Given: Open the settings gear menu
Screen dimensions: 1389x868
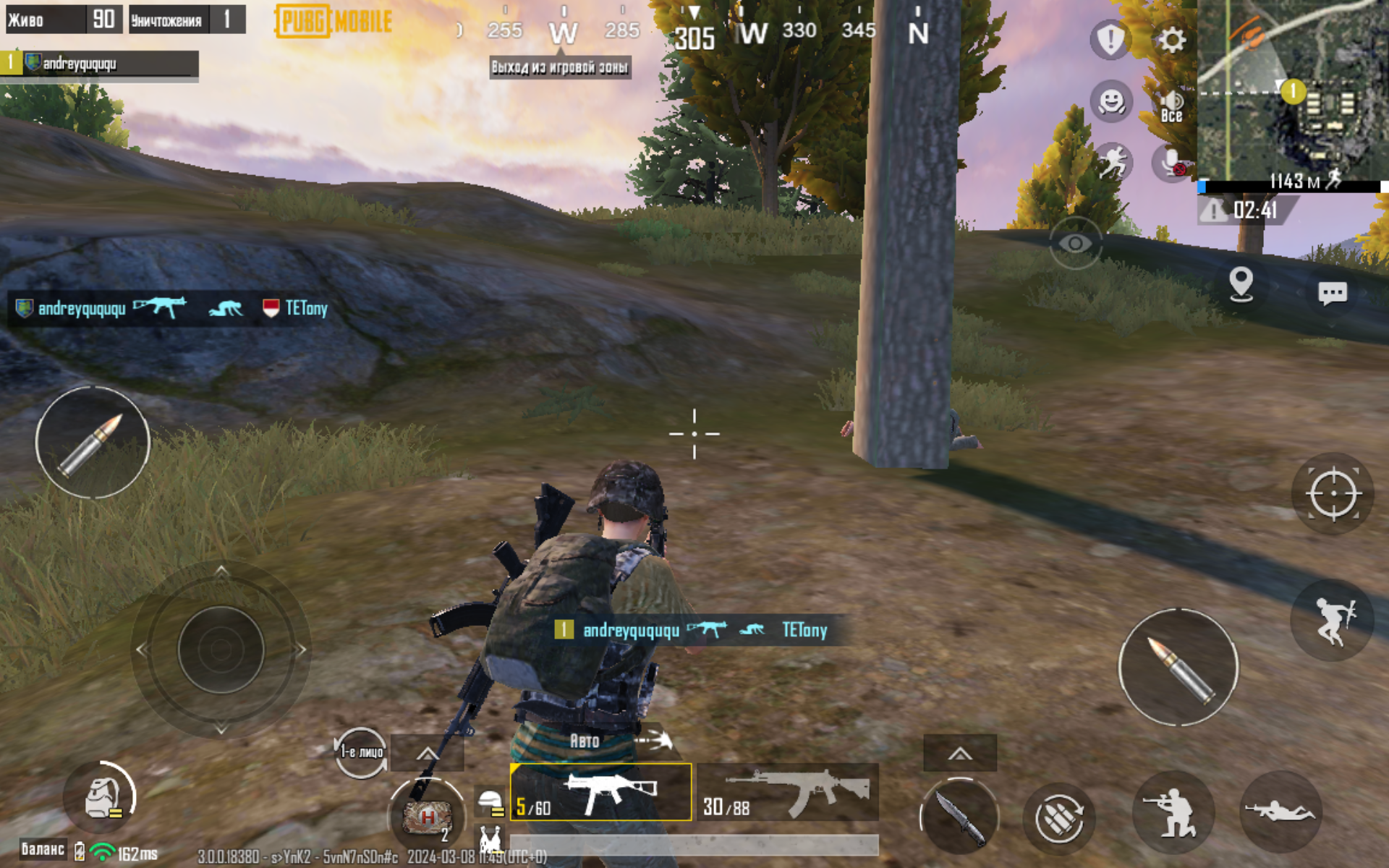Looking at the screenshot, I should 1171,40.
